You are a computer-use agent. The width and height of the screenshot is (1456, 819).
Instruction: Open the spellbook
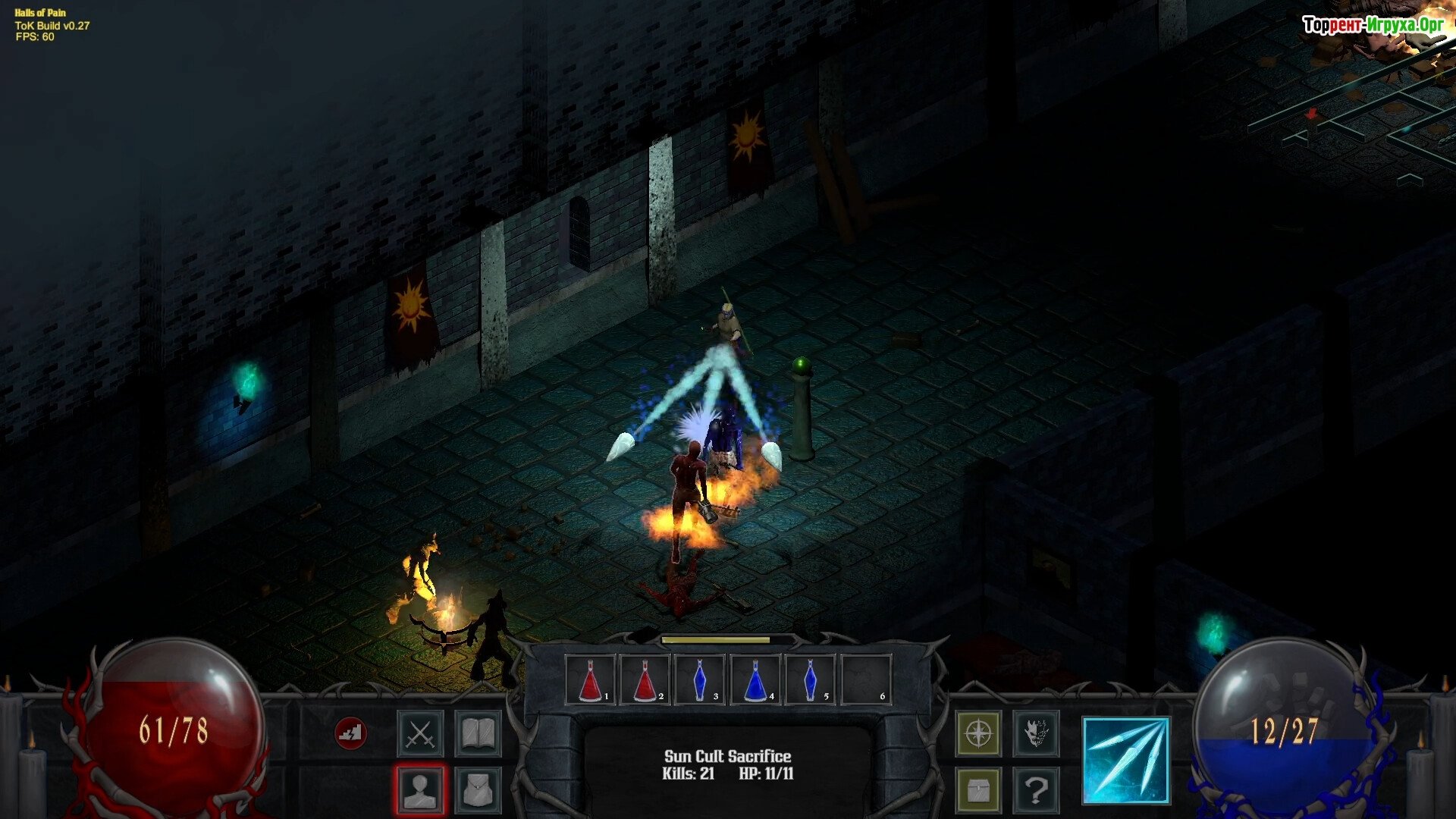tap(478, 733)
